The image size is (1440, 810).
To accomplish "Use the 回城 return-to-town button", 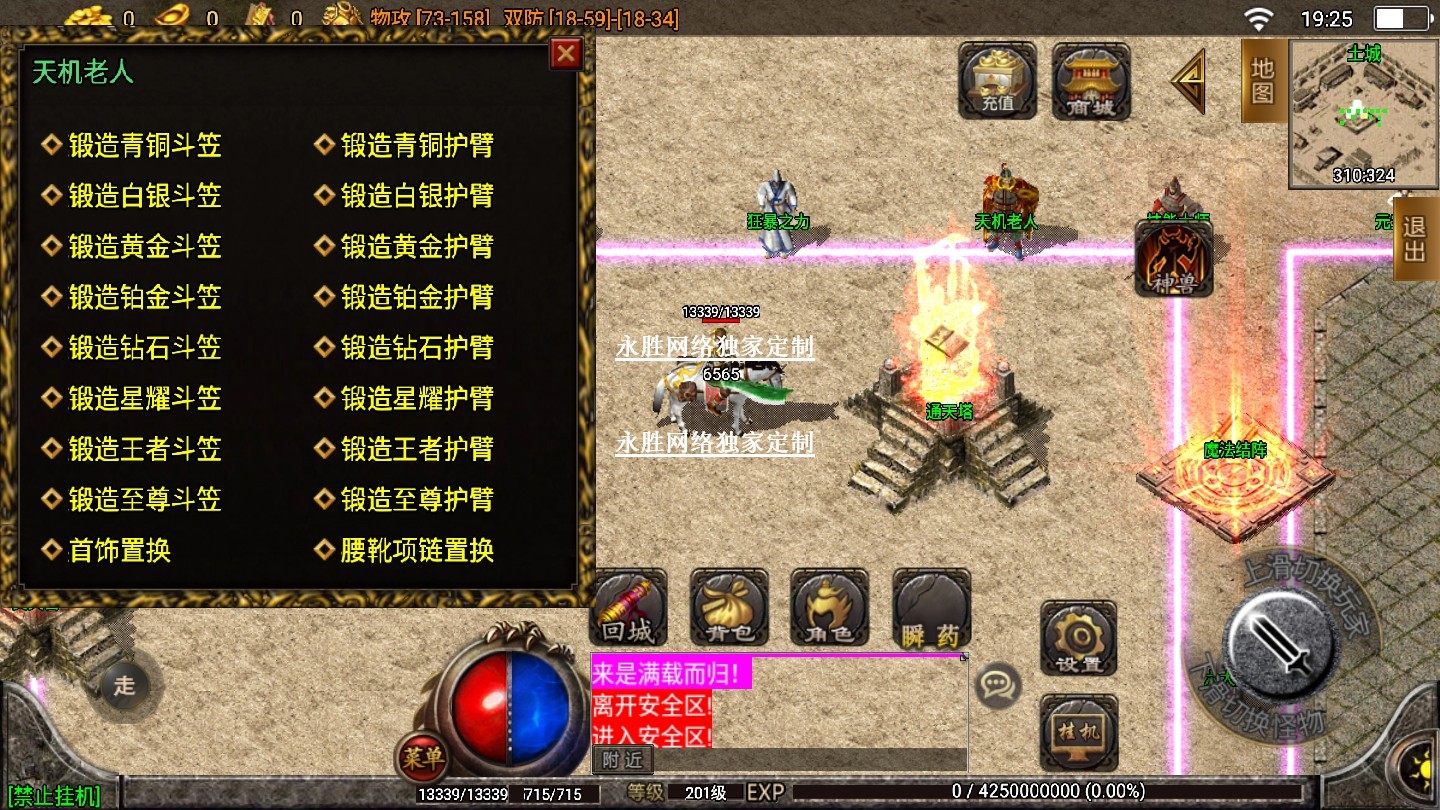I will (628, 608).
